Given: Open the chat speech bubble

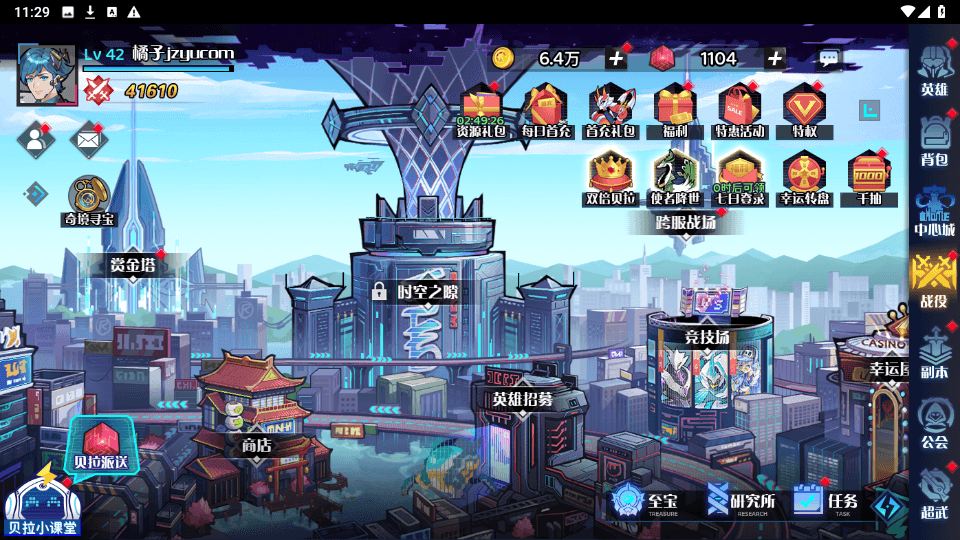Looking at the screenshot, I should click(829, 59).
